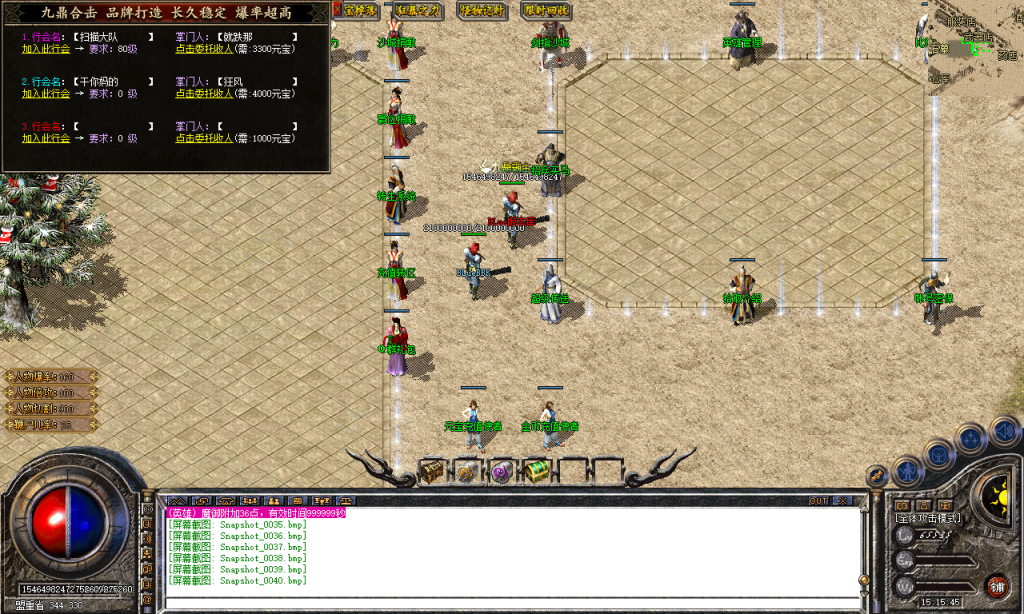Open the red 铺 shop button
The width and height of the screenshot is (1024, 614).
coord(996,585)
